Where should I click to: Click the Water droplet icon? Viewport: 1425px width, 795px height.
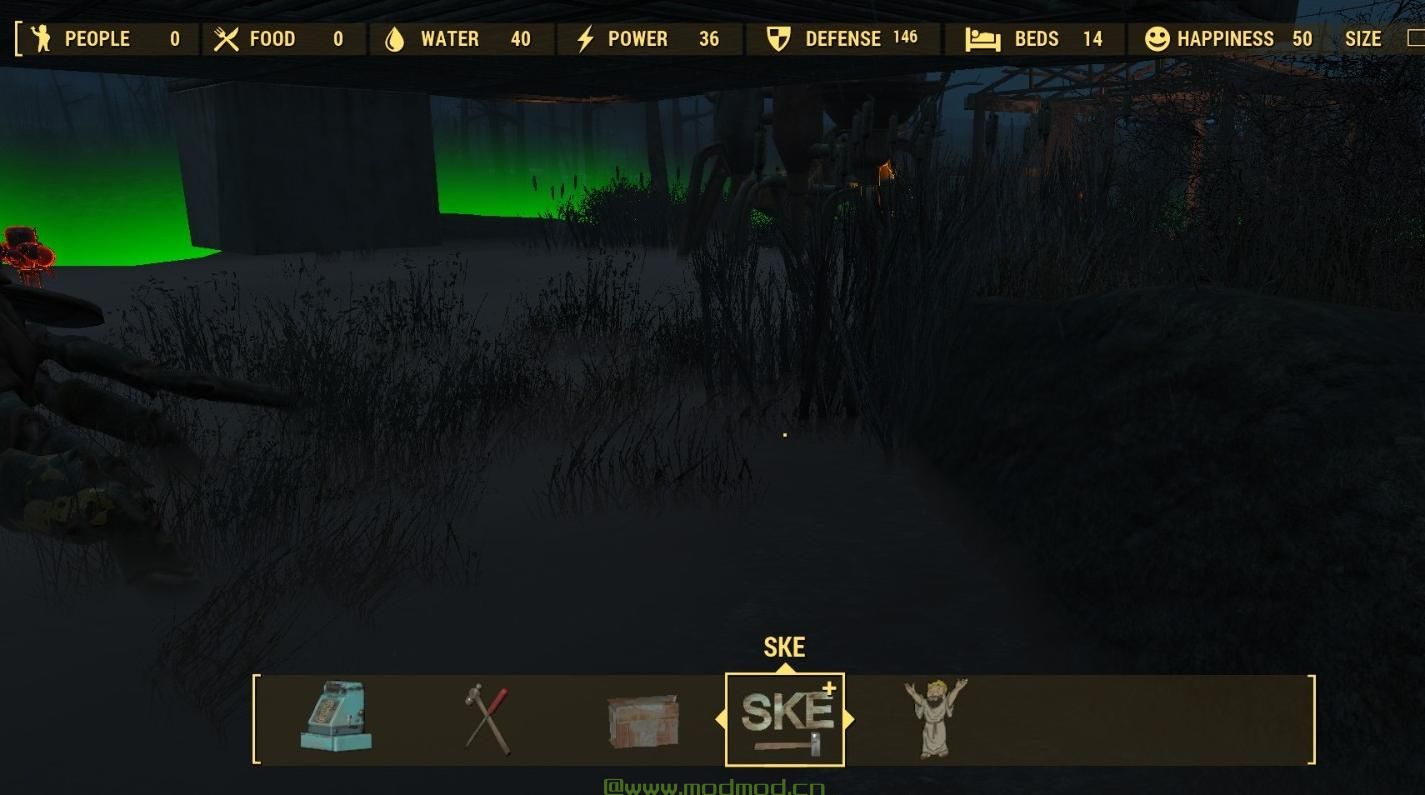[395, 38]
